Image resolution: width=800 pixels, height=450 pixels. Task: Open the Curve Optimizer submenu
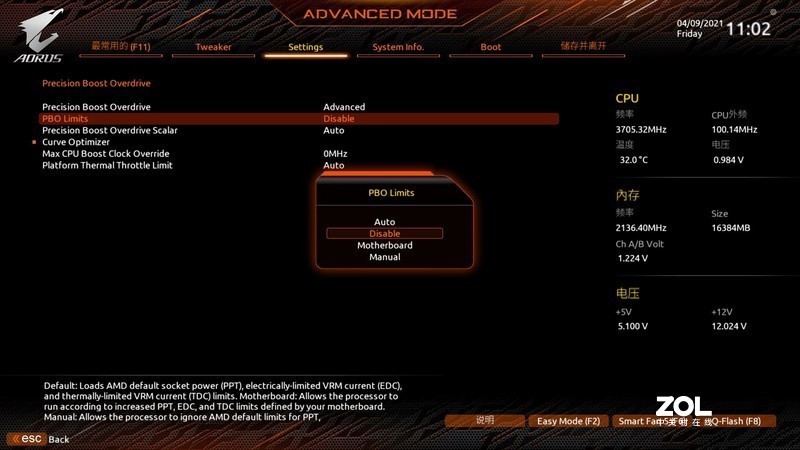[x=76, y=142]
